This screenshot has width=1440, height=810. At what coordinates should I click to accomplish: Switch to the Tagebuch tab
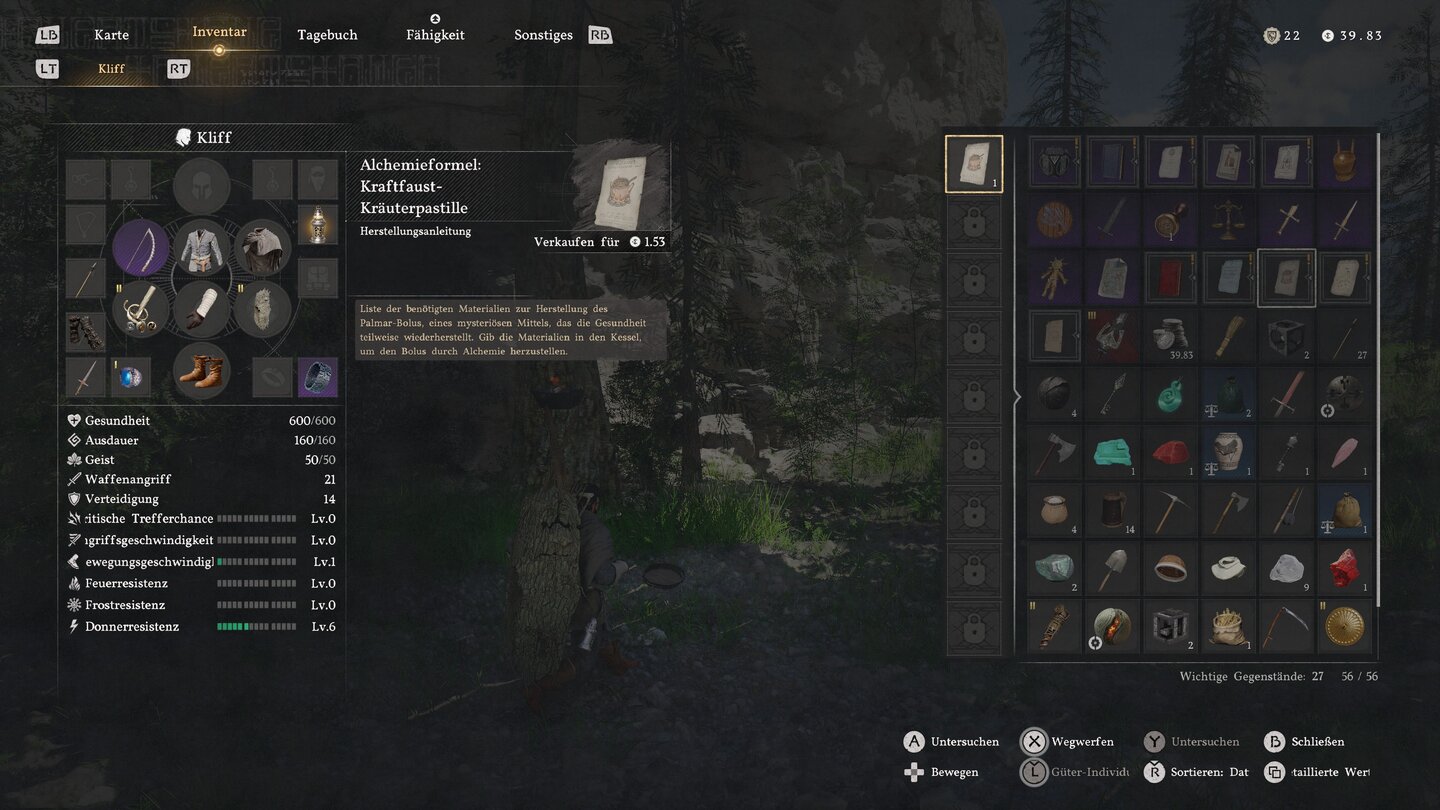pyautogui.click(x=327, y=34)
